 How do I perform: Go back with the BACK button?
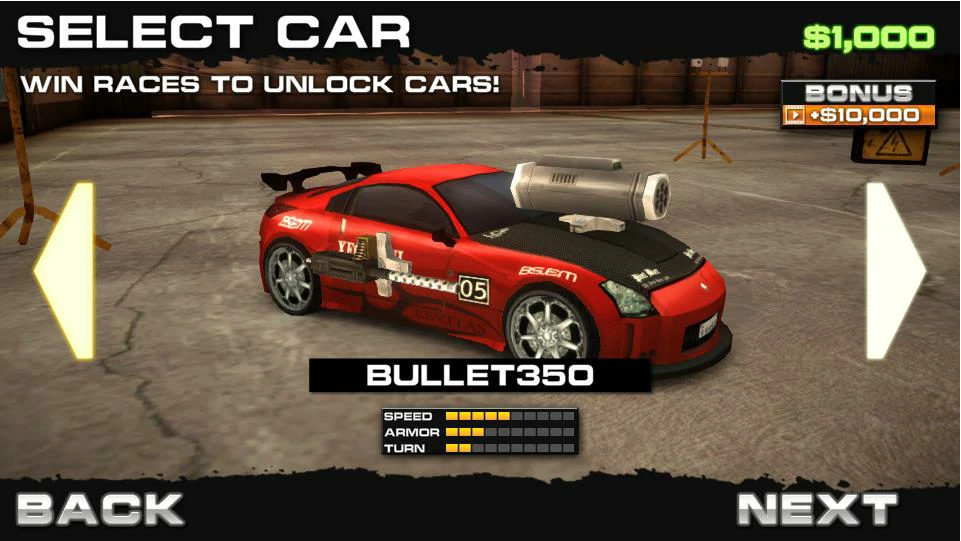coord(100,509)
